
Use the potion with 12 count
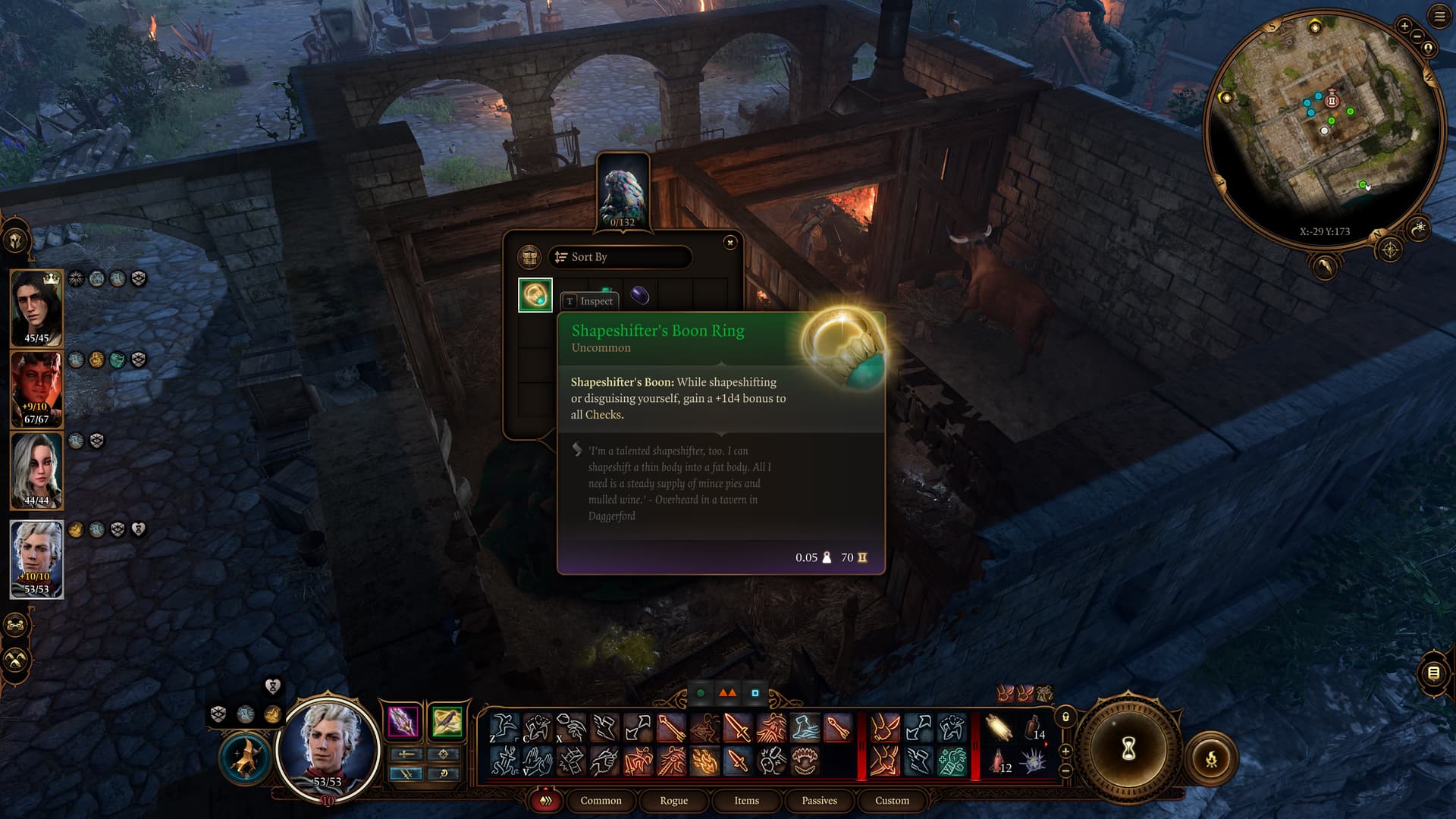point(999,759)
